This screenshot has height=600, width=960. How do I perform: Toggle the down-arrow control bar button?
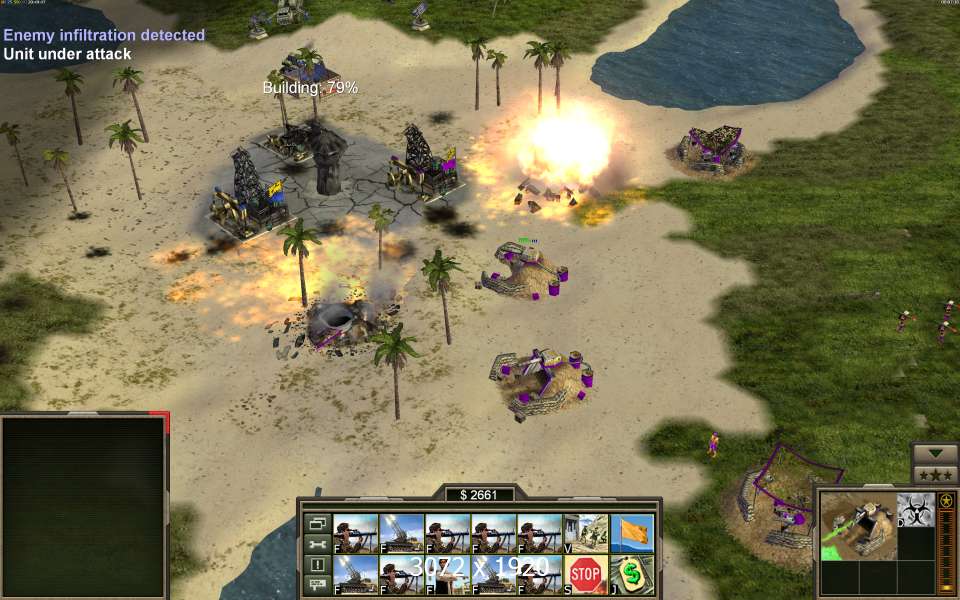click(x=935, y=453)
